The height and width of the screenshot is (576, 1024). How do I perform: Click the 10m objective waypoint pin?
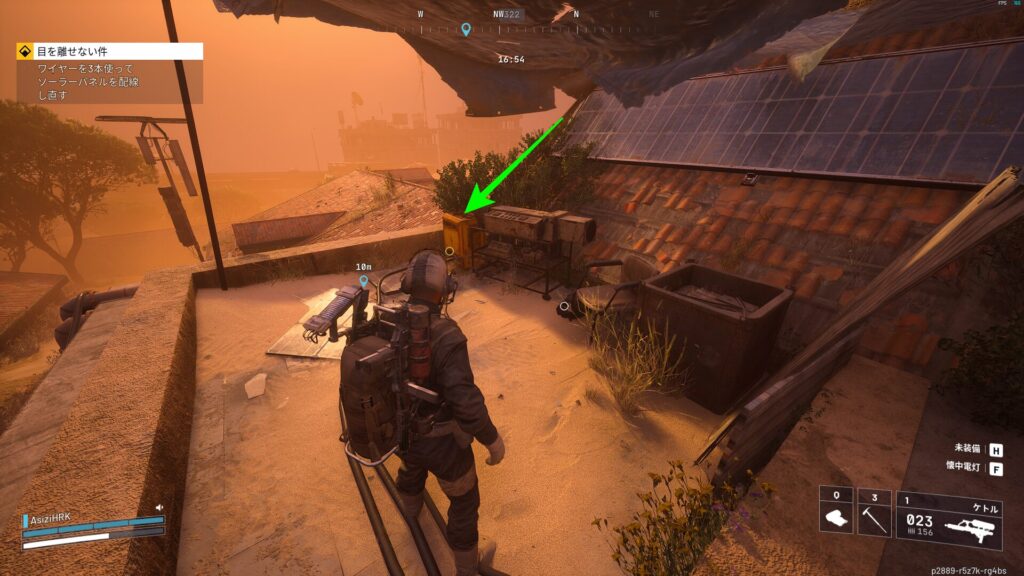point(363,283)
